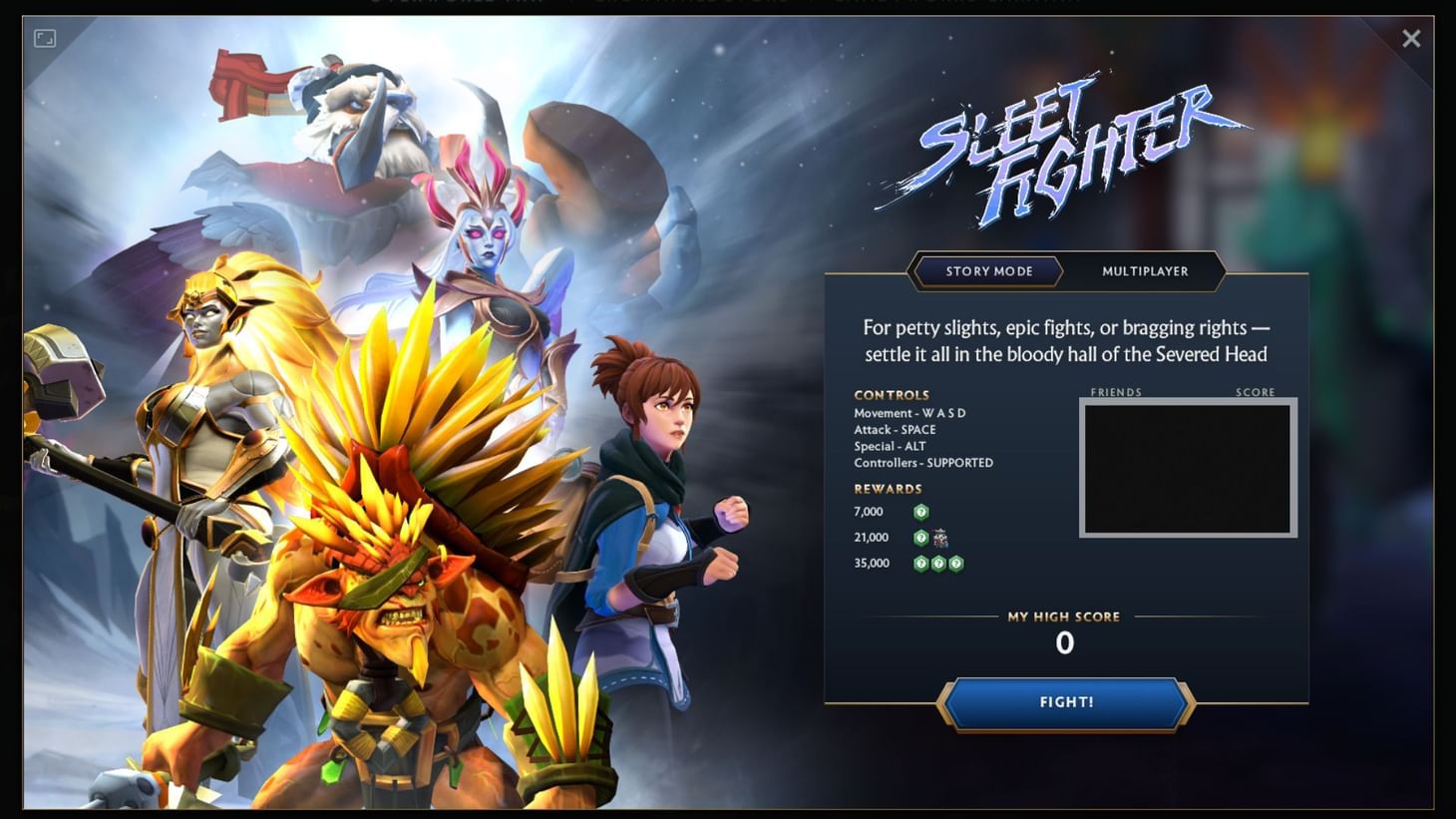The image size is (1456, 819).
Task: Click the Friends leaderboard panel
Action: [x=1187, y=467]
